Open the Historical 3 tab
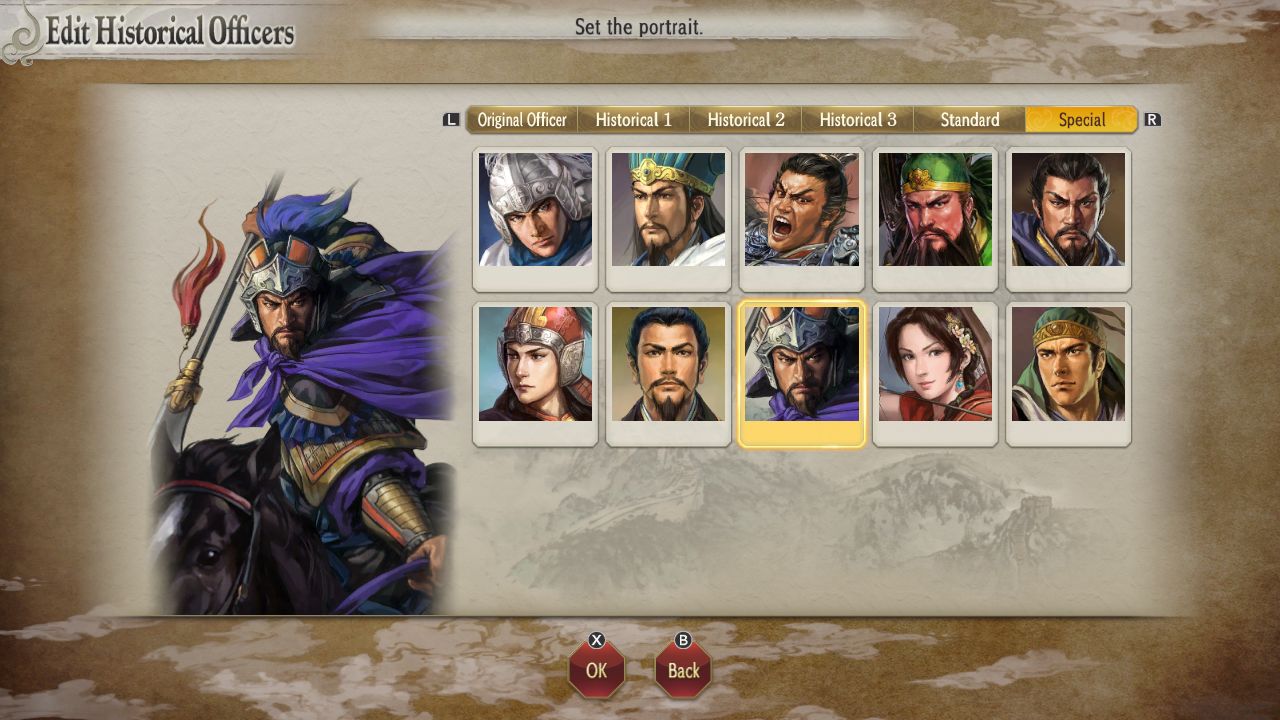This screenshot has height=720, width=1280. [858, 119]
